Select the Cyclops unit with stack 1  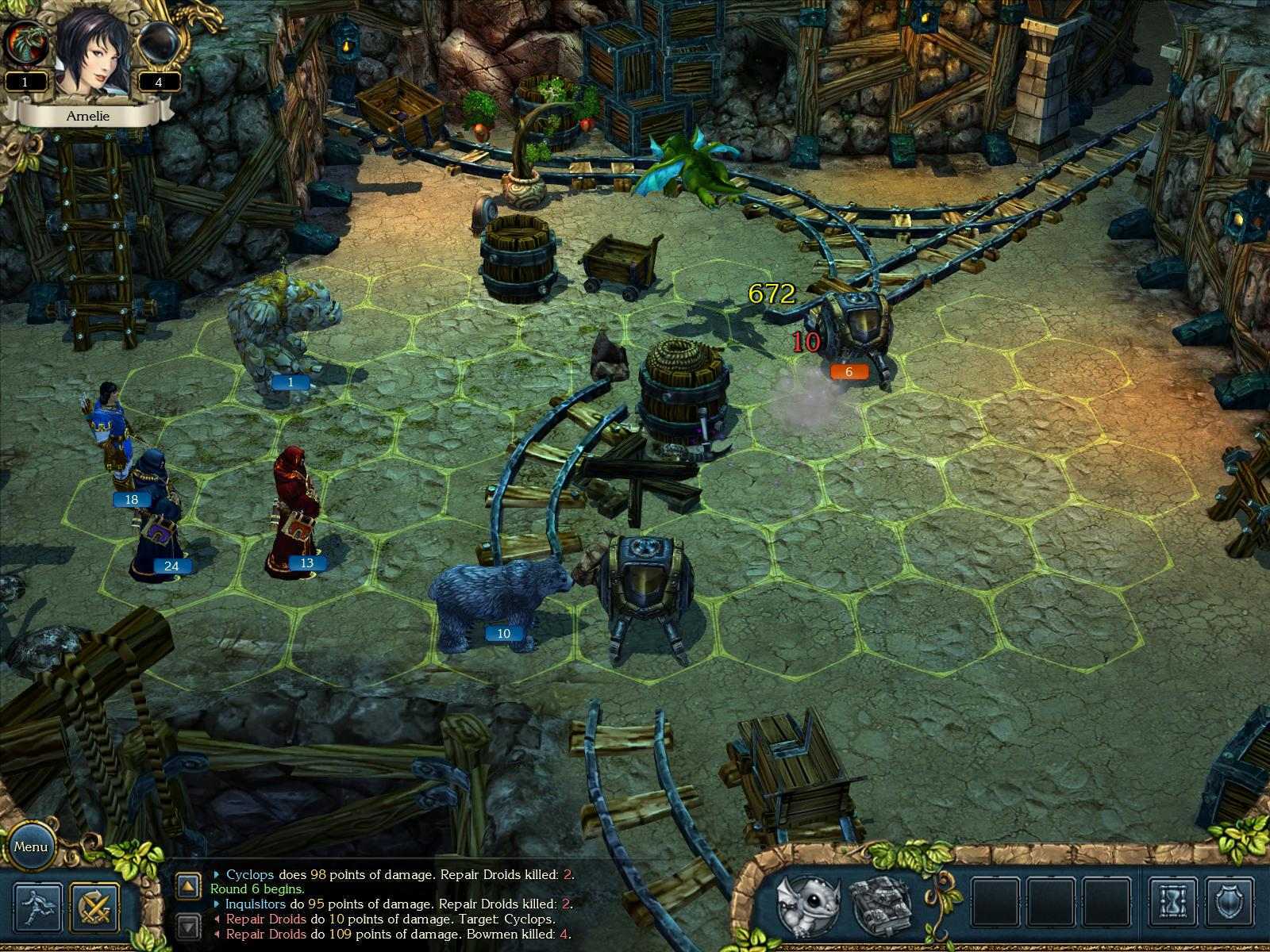pos(283,333)
